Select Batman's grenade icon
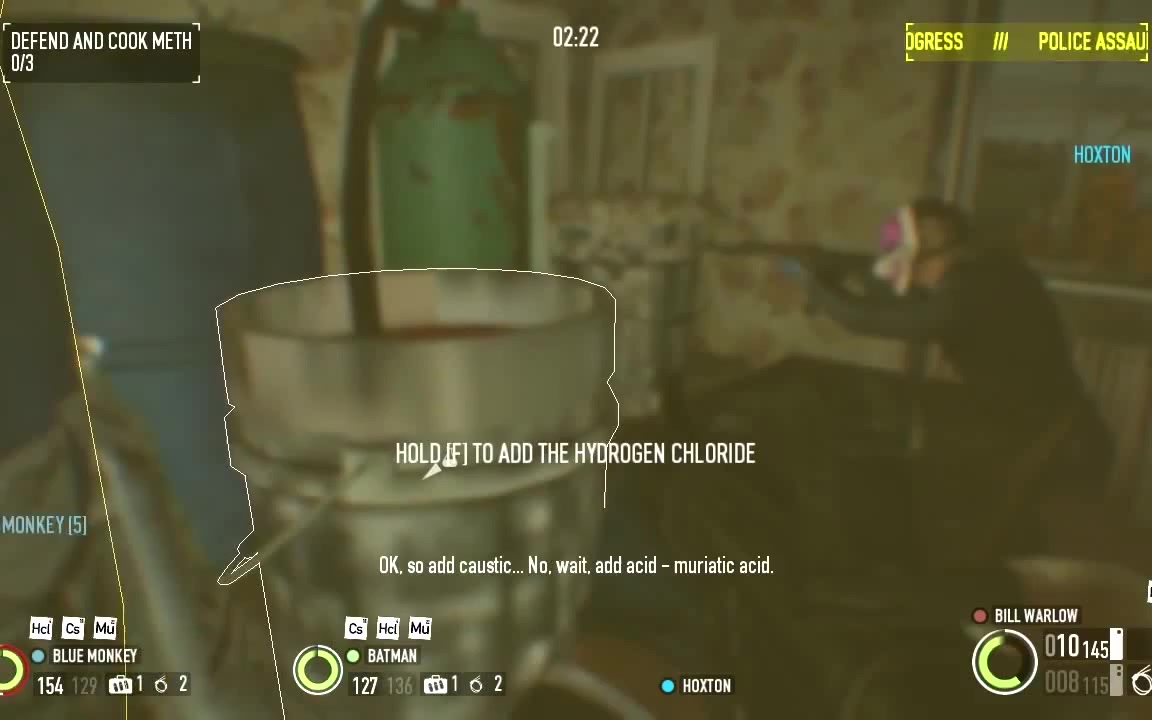The width and height of the screenshot is (1152, 720). click(x=476, y=685)
